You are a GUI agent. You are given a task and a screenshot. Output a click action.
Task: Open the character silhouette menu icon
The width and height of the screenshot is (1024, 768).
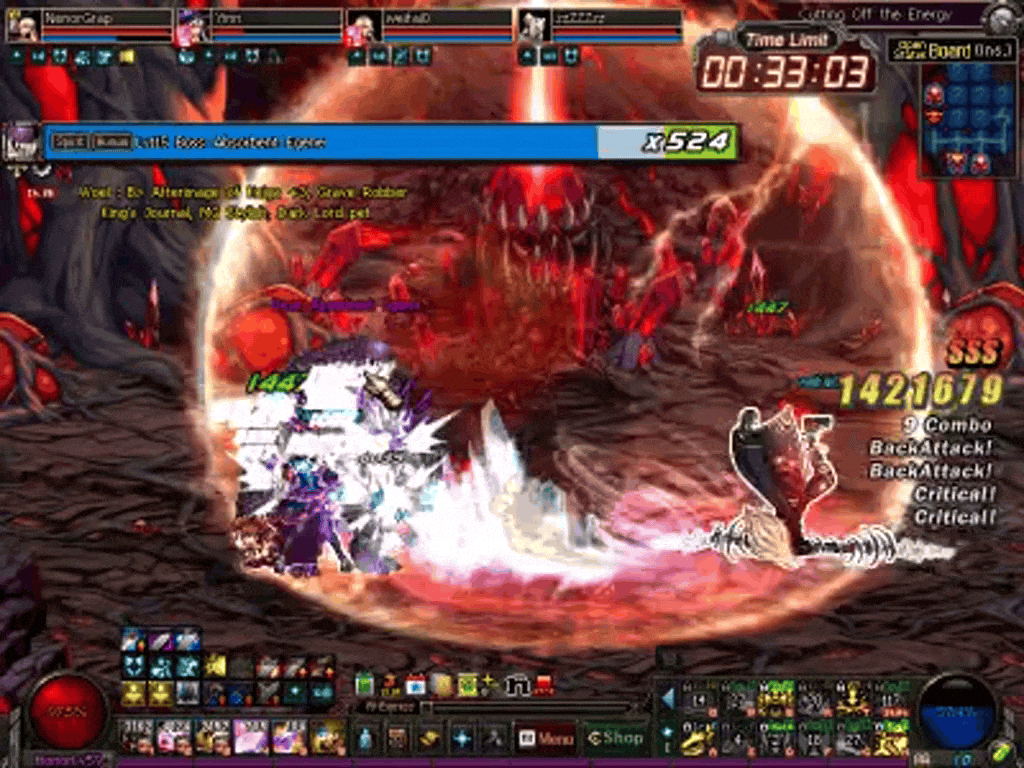[x=366, y=739]
